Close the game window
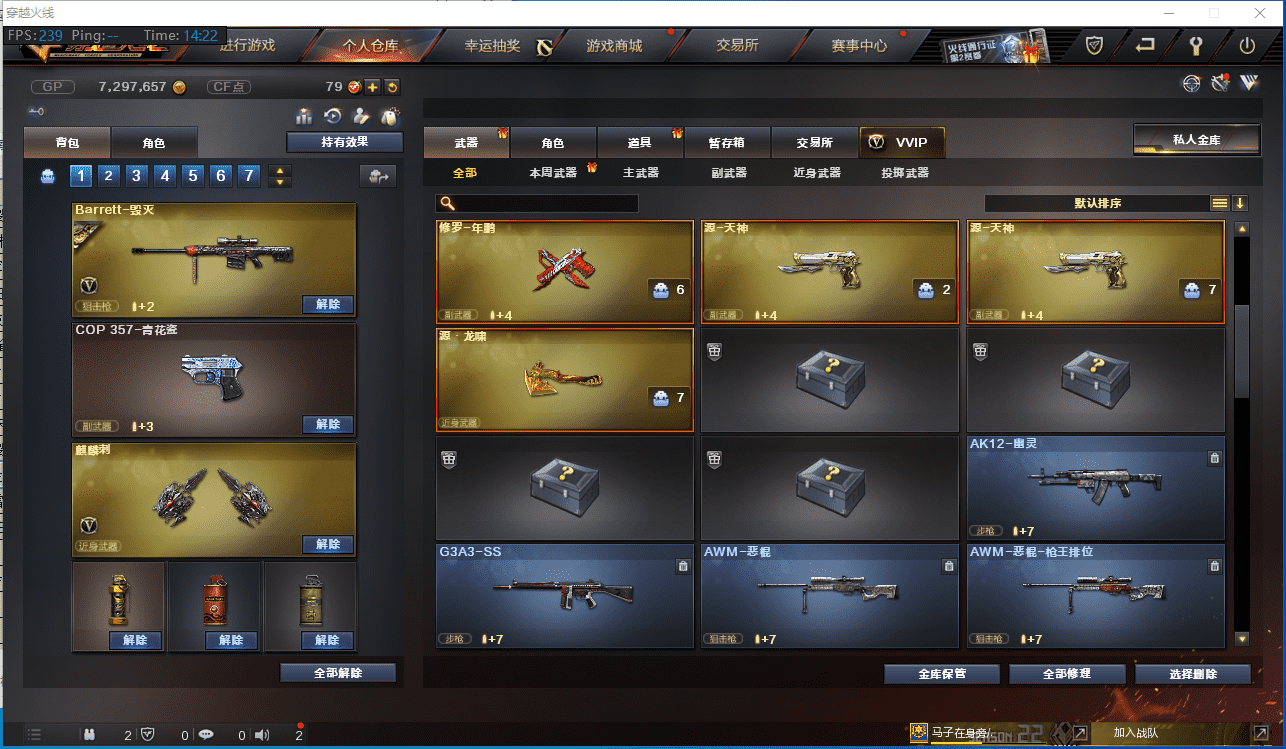This screenshot has width=1286, height=749. 1259,13
